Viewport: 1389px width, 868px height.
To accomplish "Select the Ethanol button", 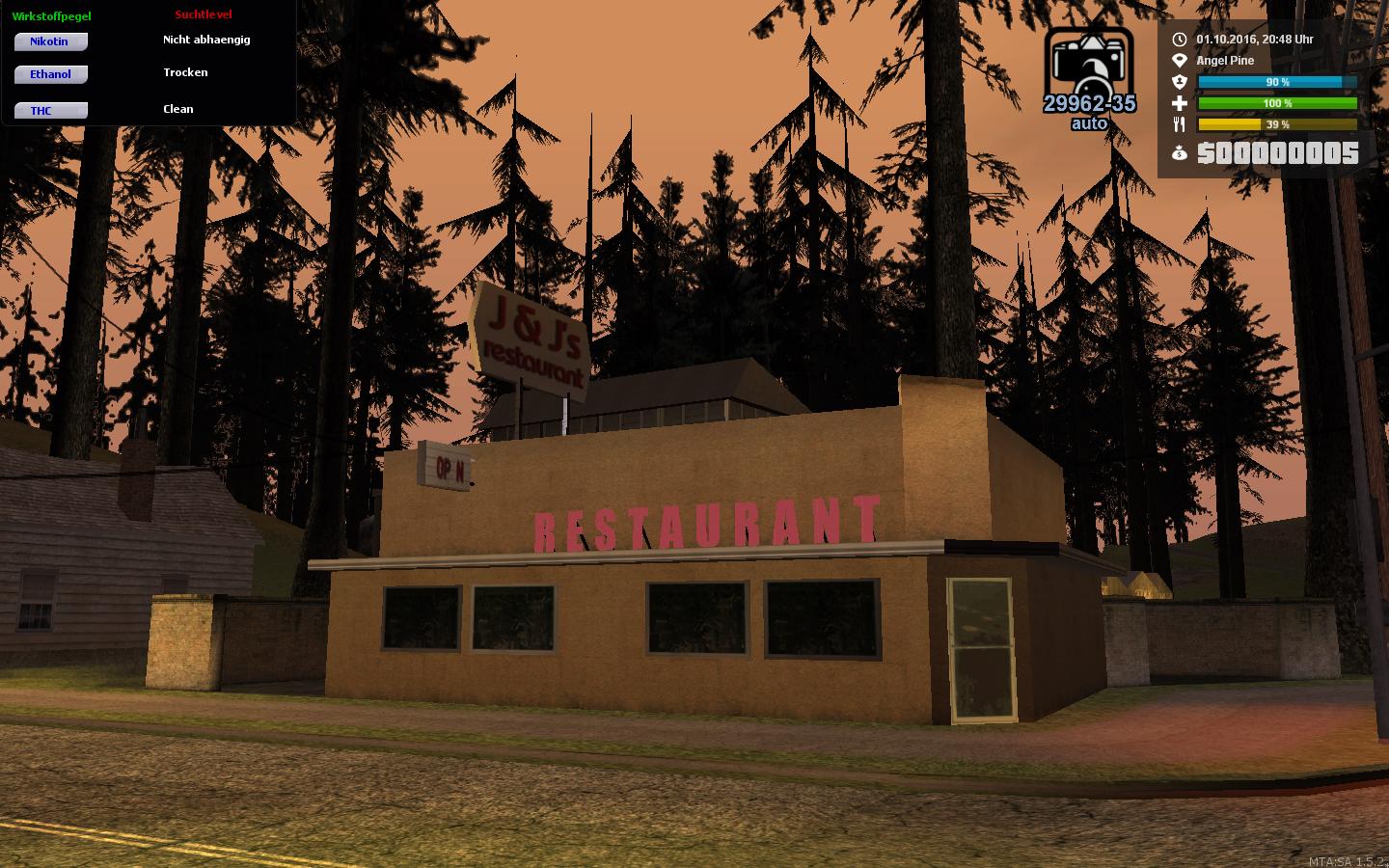I will click(x=50, y=74).
